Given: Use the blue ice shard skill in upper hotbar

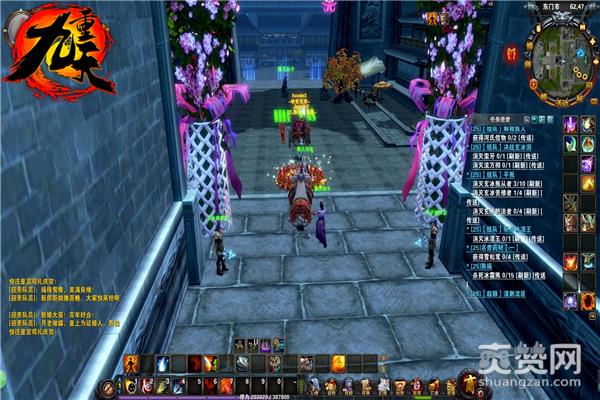Looking at the screenshot, I should click(162, 364).
